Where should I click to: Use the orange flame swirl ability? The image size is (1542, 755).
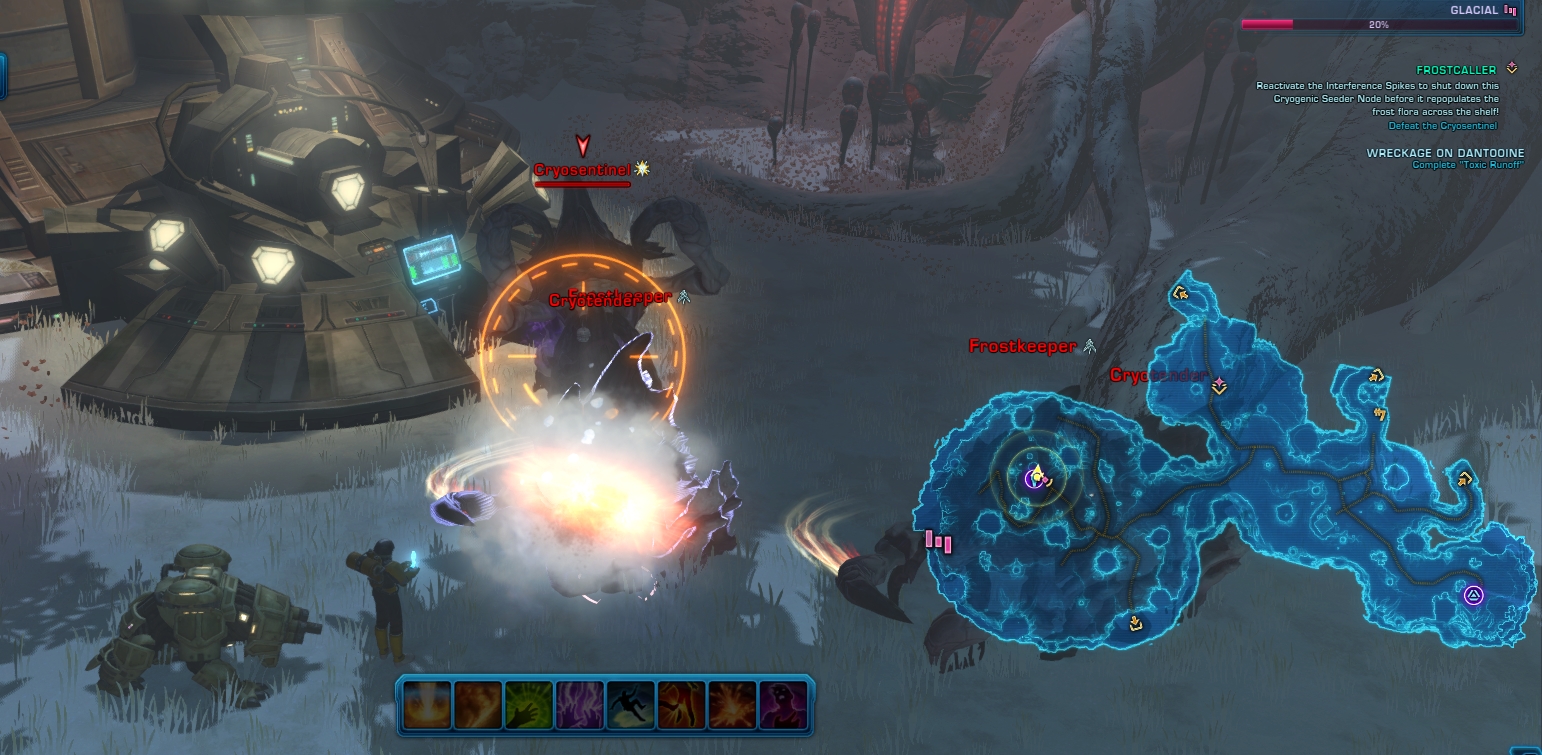click(480, 704)
